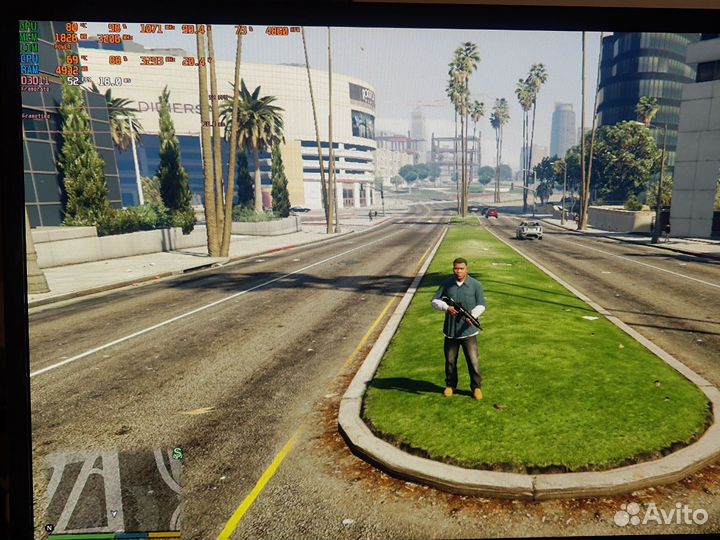Click the north compass marker on minimap
720x540 pixels.
(x=49, y=527)
